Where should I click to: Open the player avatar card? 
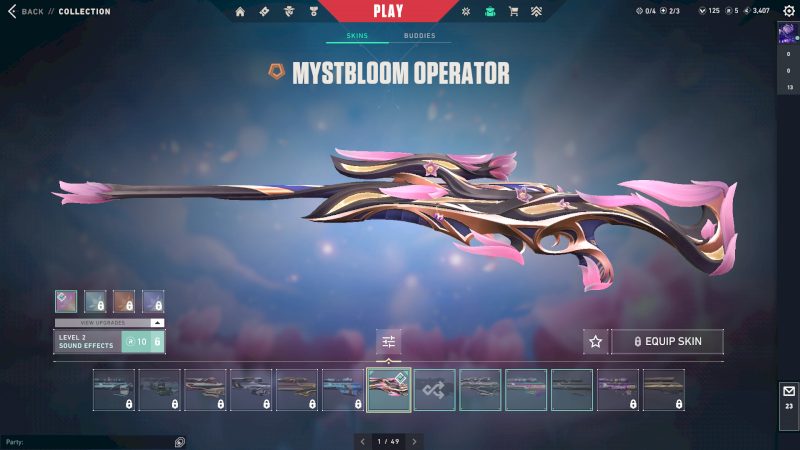tap(787, 33)
